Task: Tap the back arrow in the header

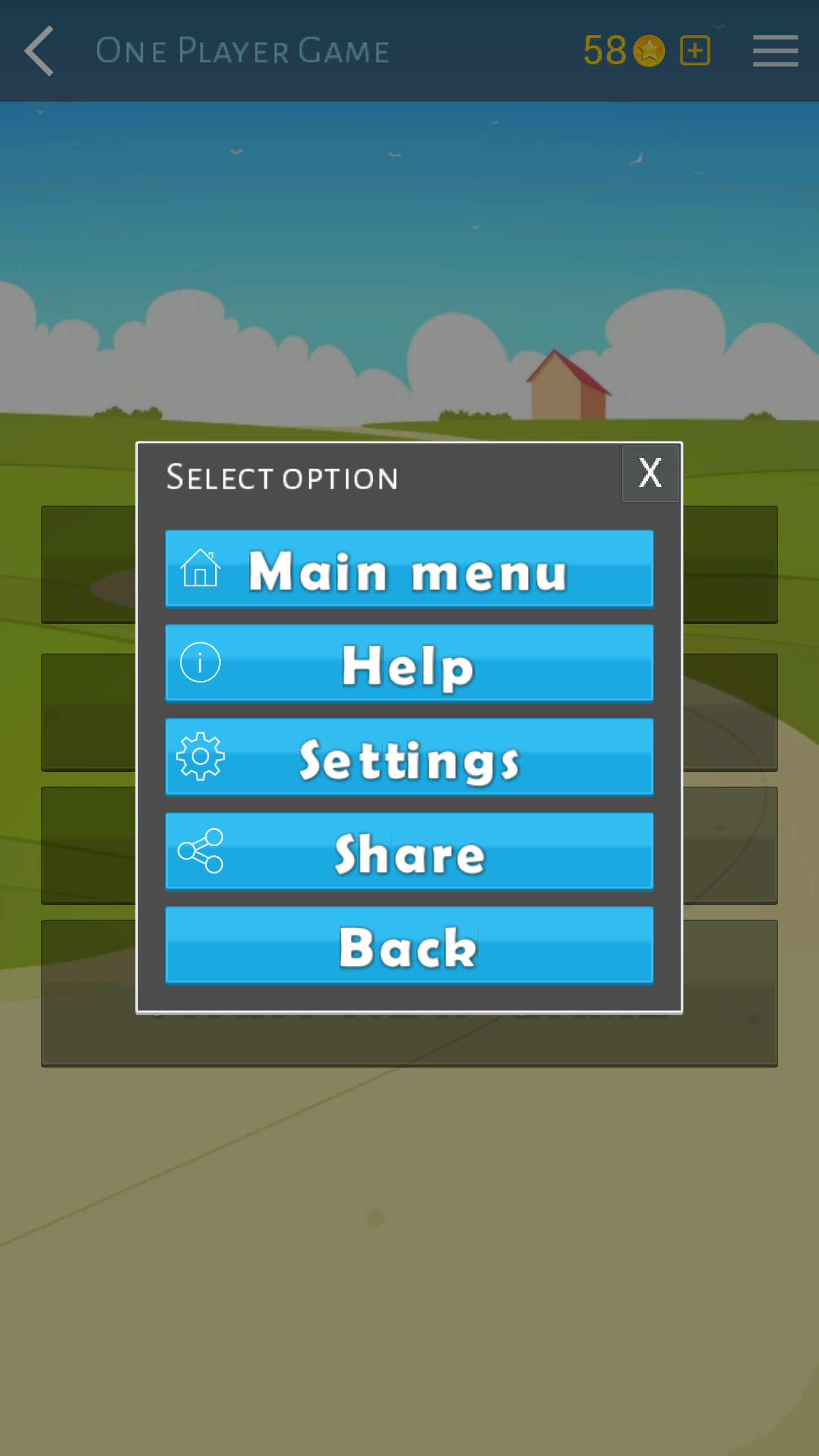Action: click(x=38, y=50)
